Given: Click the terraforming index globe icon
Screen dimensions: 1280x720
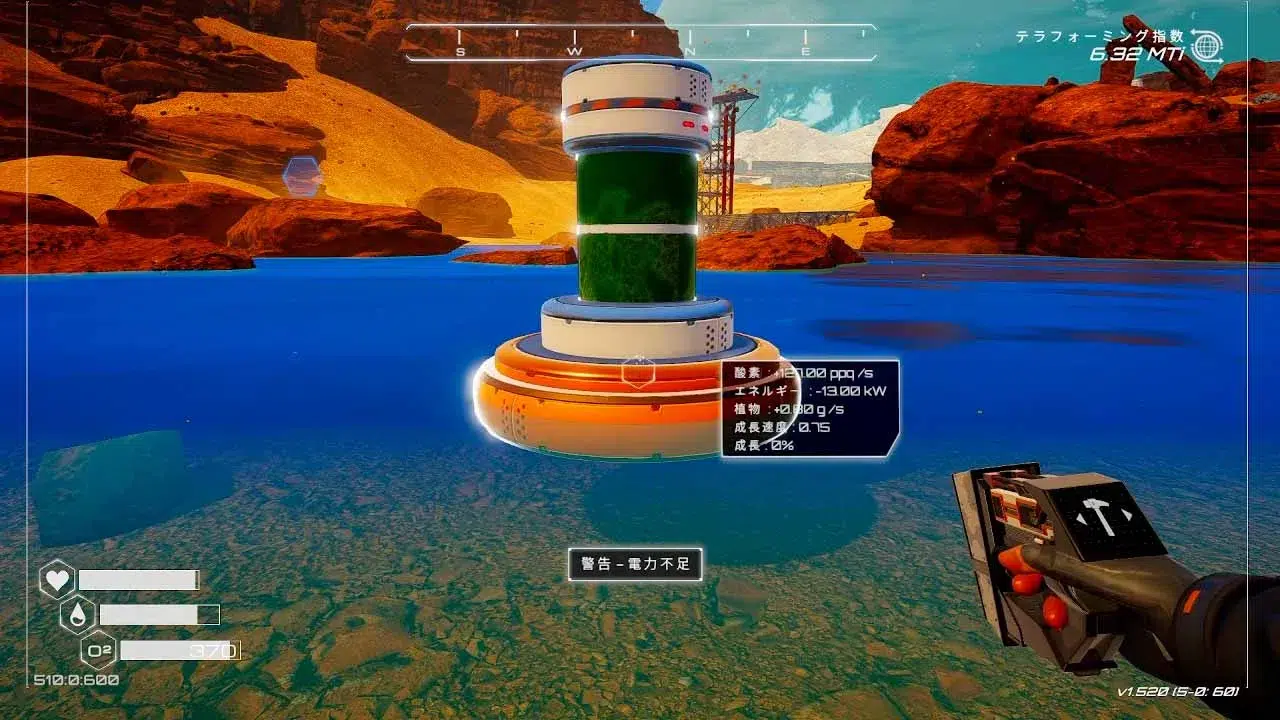Looking at the screenshot, I should [x=1207, y=46].
